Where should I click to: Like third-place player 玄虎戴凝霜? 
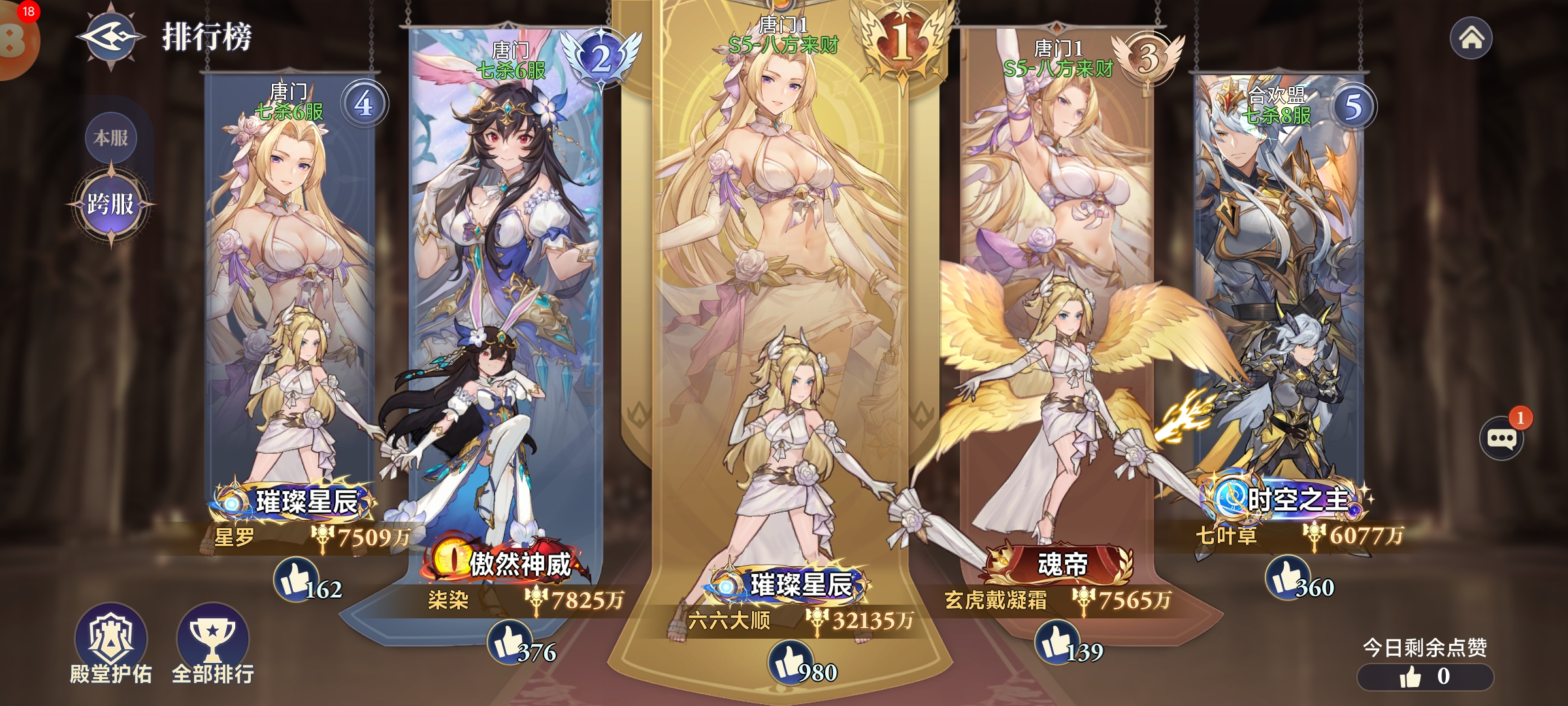1057,641
